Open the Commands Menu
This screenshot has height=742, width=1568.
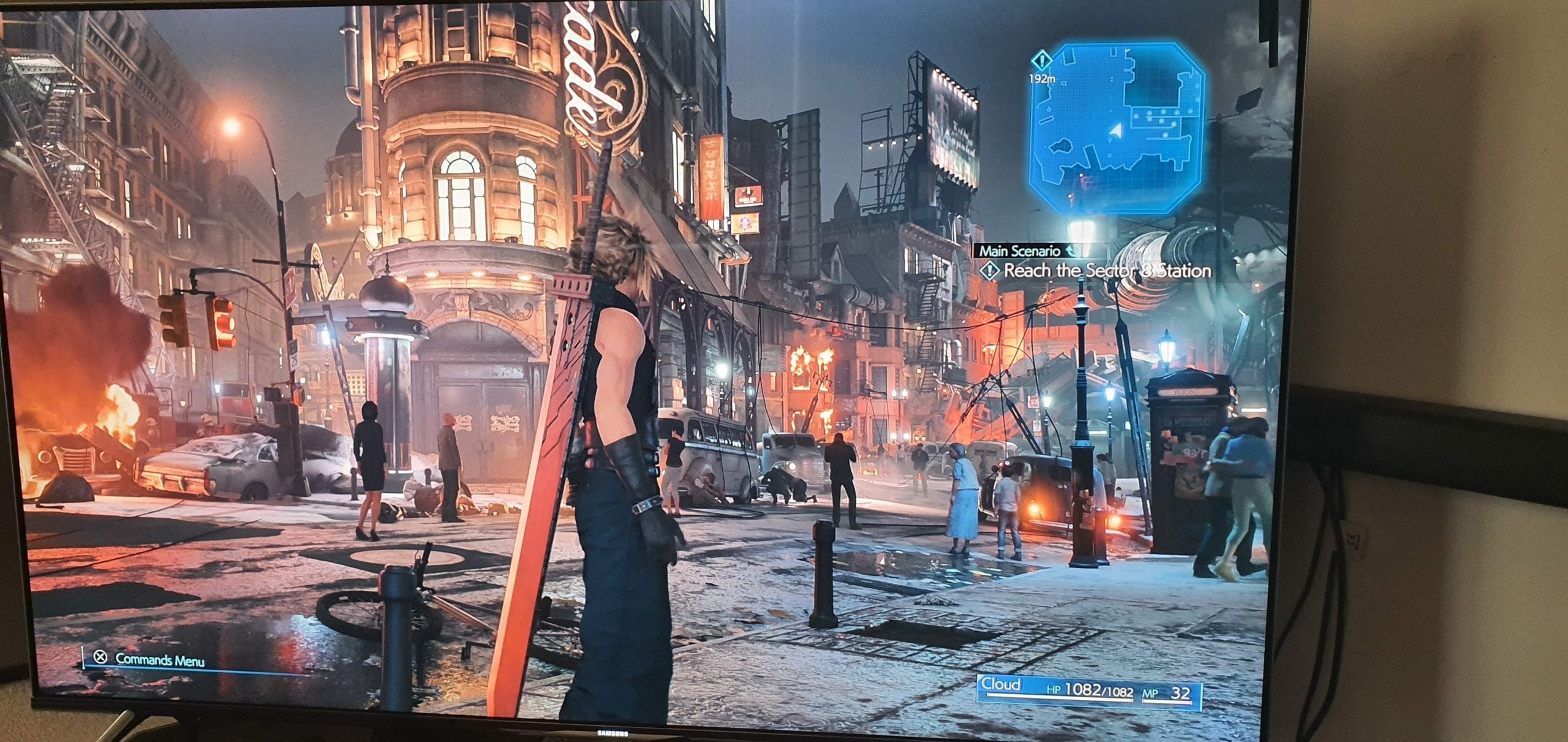(151, 659)
